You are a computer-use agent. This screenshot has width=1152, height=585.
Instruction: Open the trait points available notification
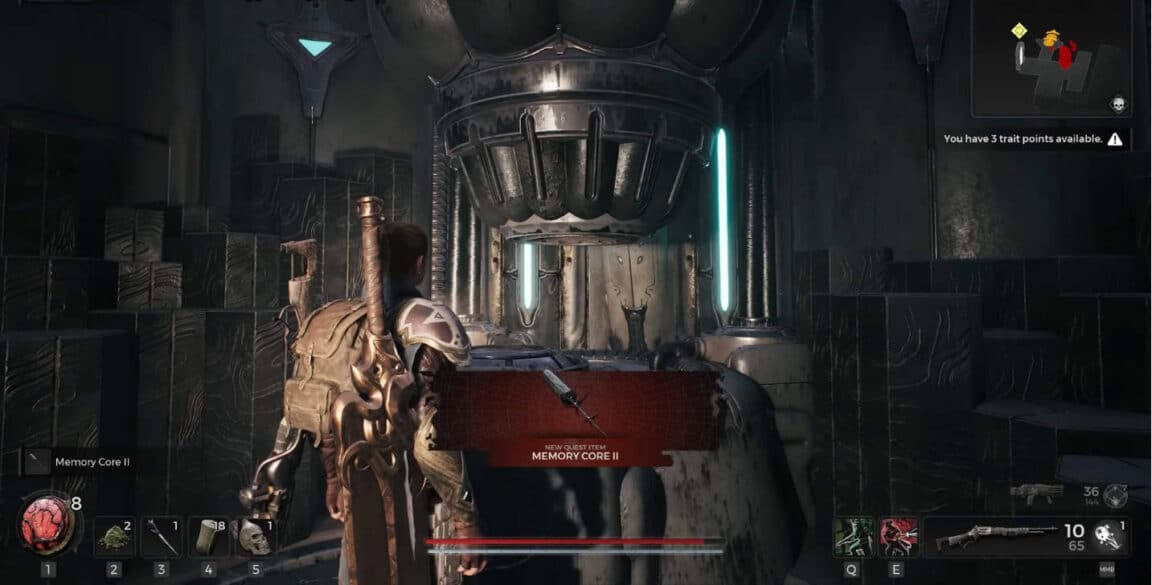pyautogui.click(x=1032, y=140)
